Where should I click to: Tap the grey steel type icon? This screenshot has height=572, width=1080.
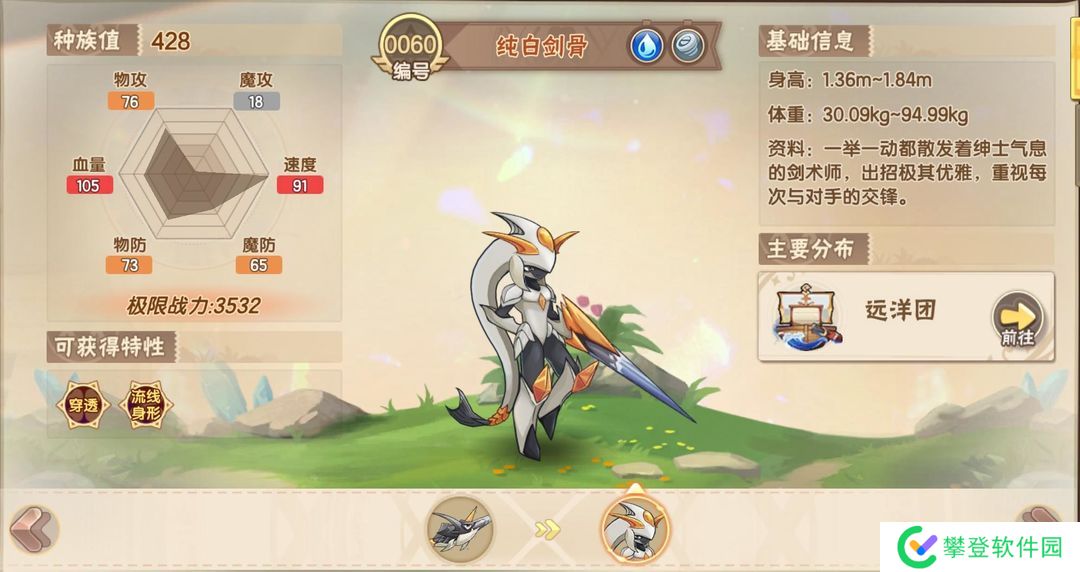tap(687, 46)
